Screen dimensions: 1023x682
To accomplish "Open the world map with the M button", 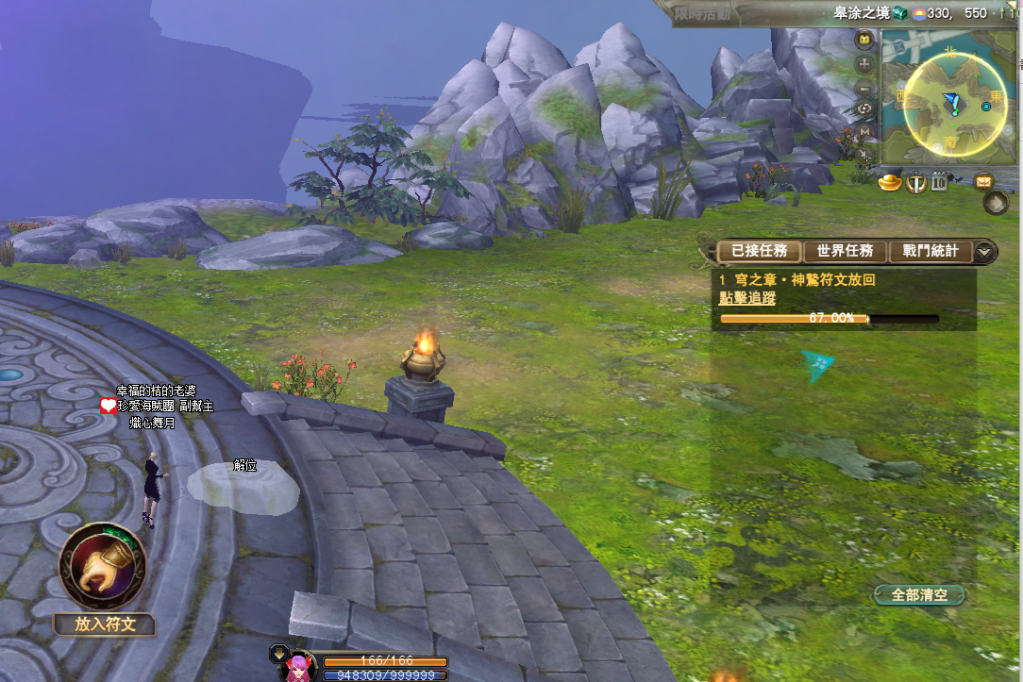I will pyautogui.click(x=865, y=131).
